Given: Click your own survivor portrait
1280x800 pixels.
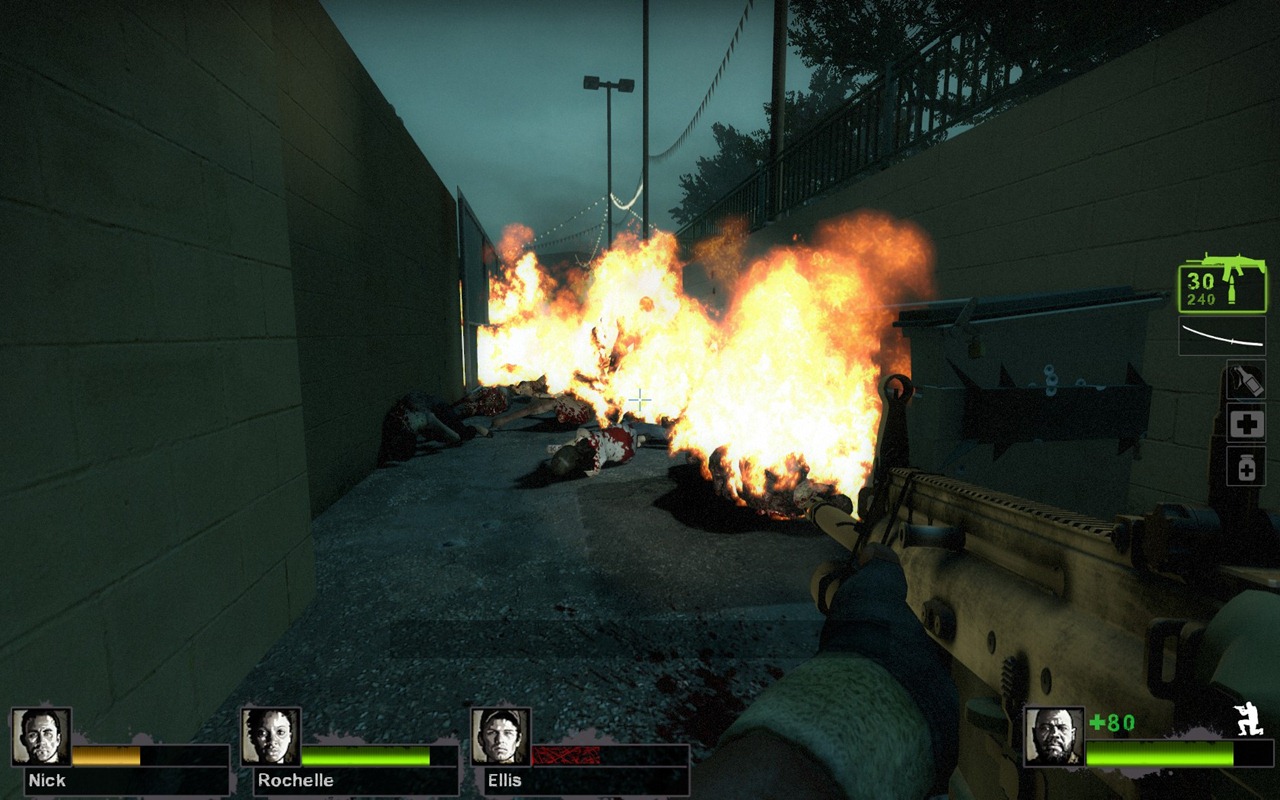Looking at the screenshot, I should tap(1054, 737).
